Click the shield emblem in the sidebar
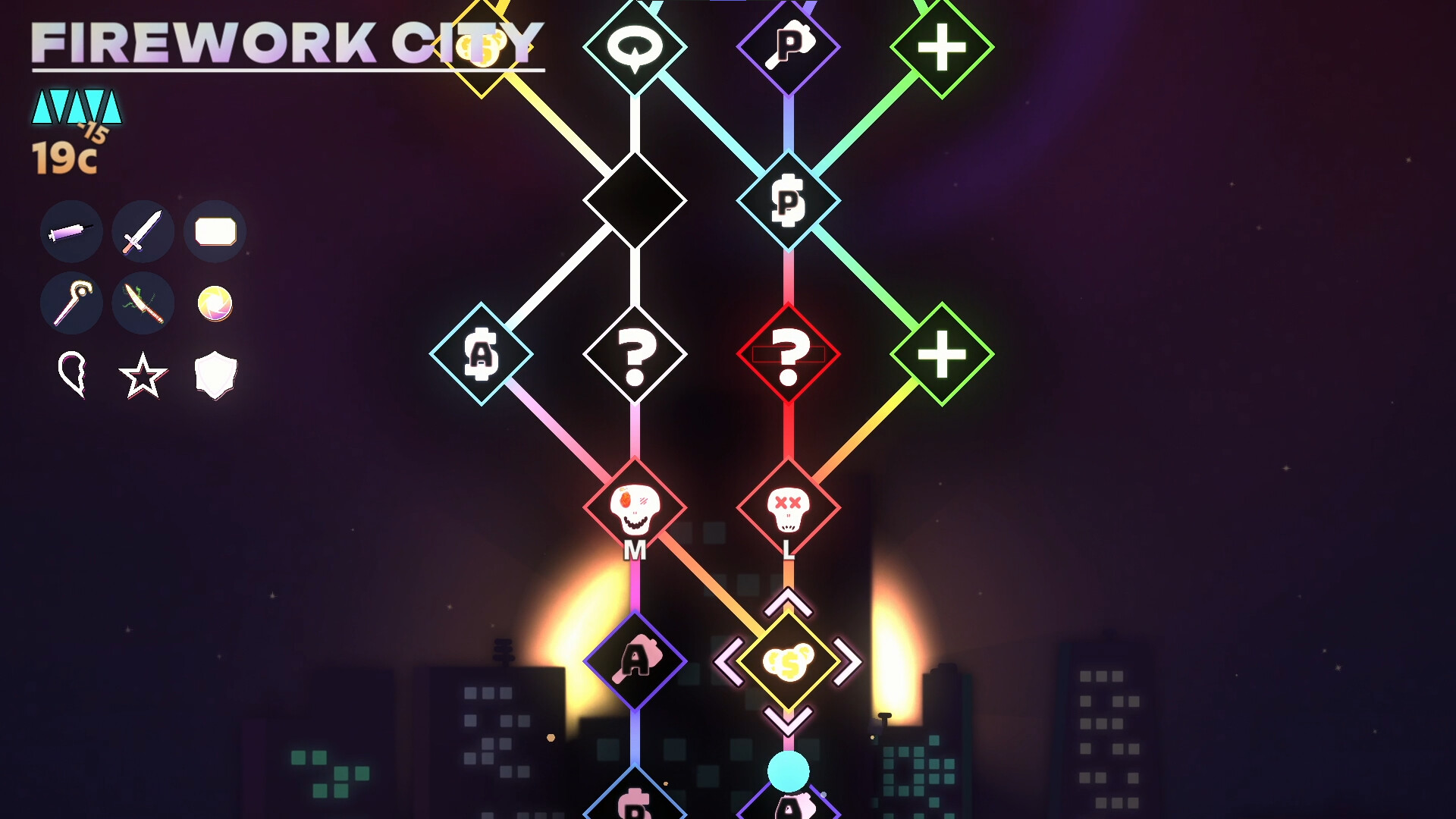1456x819 pixels. pos(215,375)
